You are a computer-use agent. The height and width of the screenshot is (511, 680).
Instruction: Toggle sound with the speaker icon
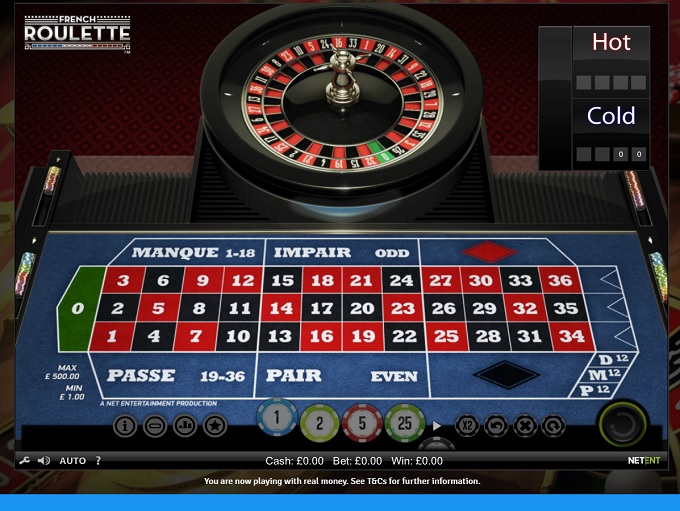click(x=44, y=461)
